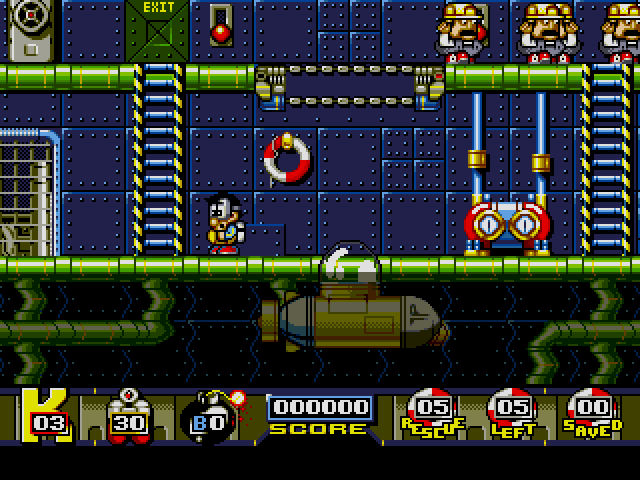Choose the Saved lifebuoy tracker

(590, 412)
